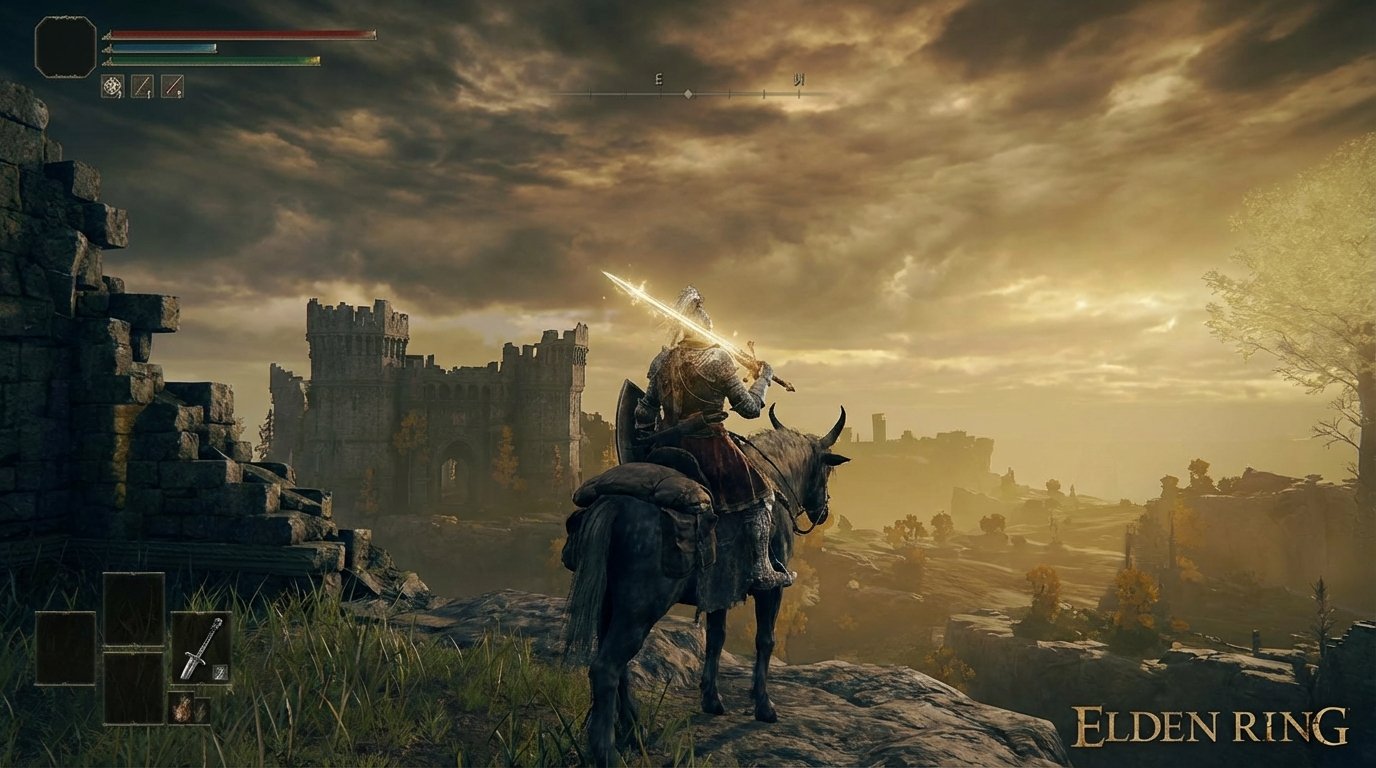
Task: Select the equipped longsword icon
Action: 201,647
